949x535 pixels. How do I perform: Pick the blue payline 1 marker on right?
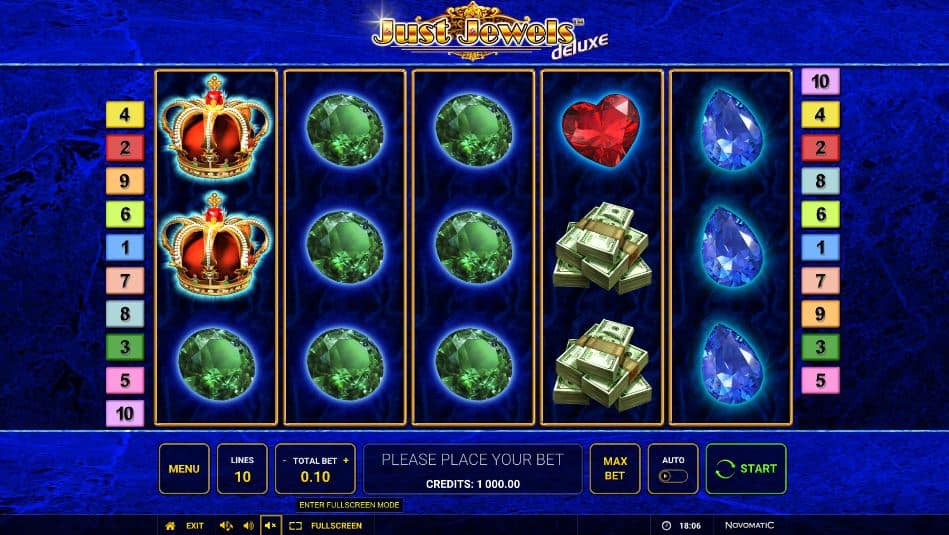(820, 247)
